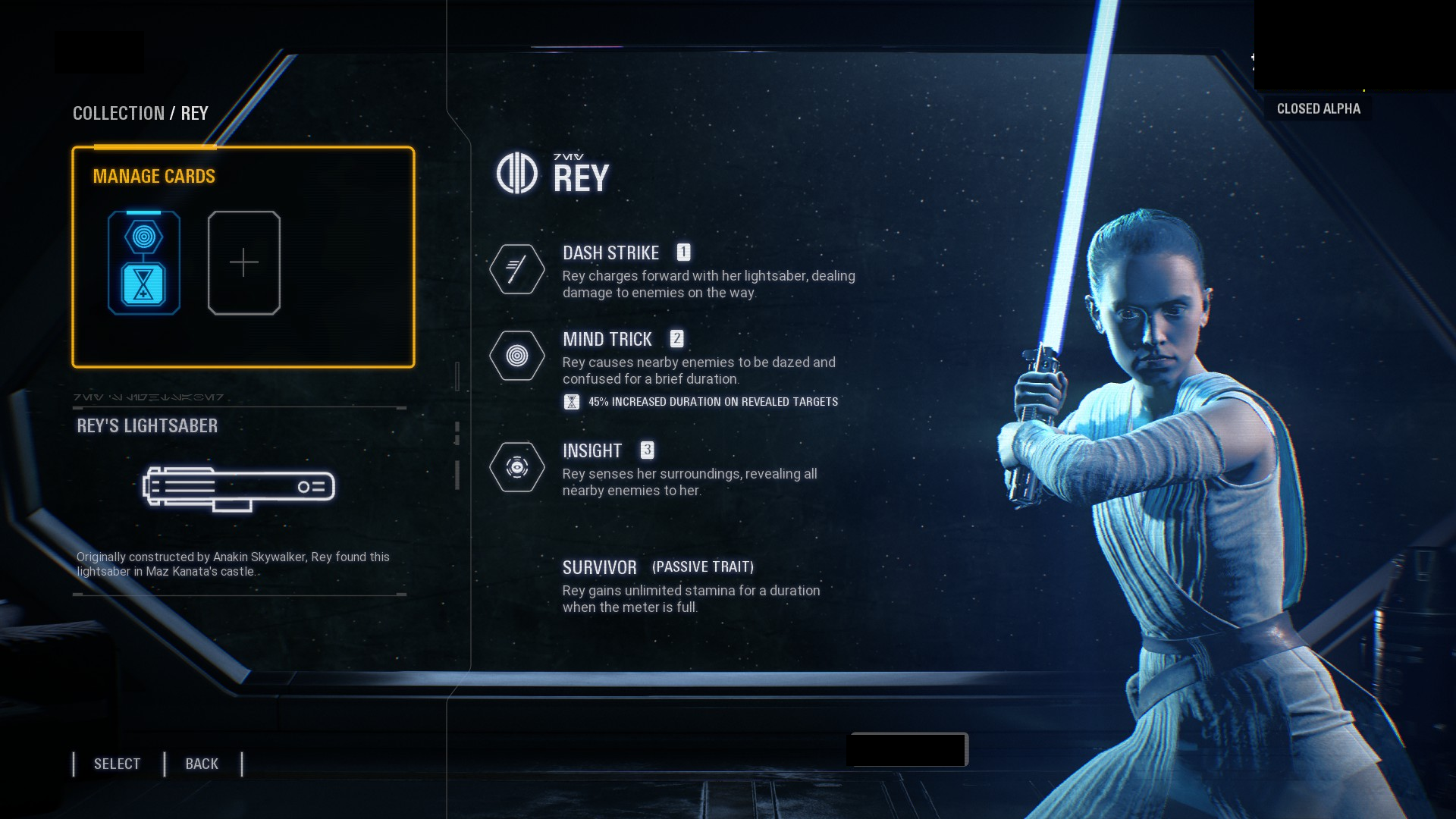This screenshot has width=1456, height=819.
Task: Select the Insight ability icon
Action: pos(517,467)
